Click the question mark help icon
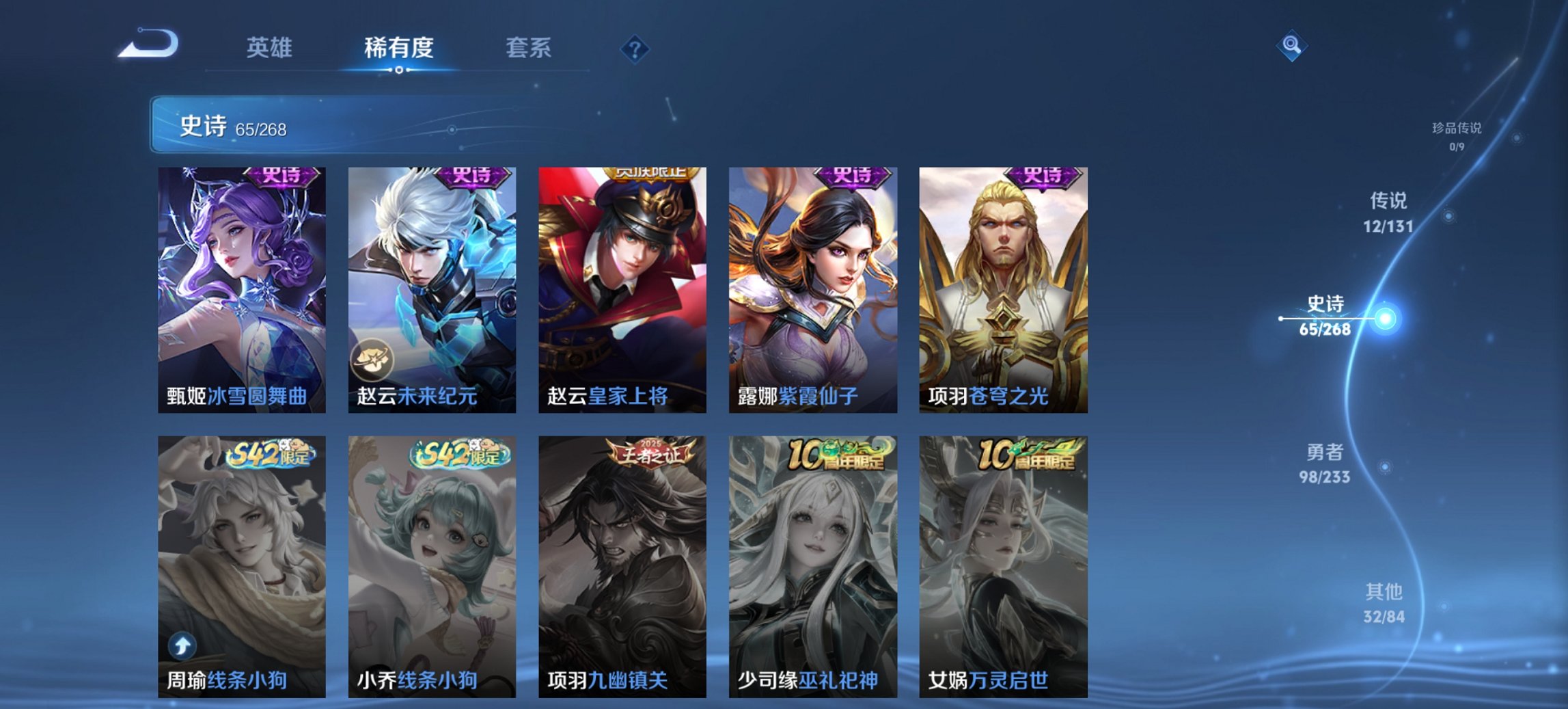Screen dimensions: 1568x709 tap(635, 48)
